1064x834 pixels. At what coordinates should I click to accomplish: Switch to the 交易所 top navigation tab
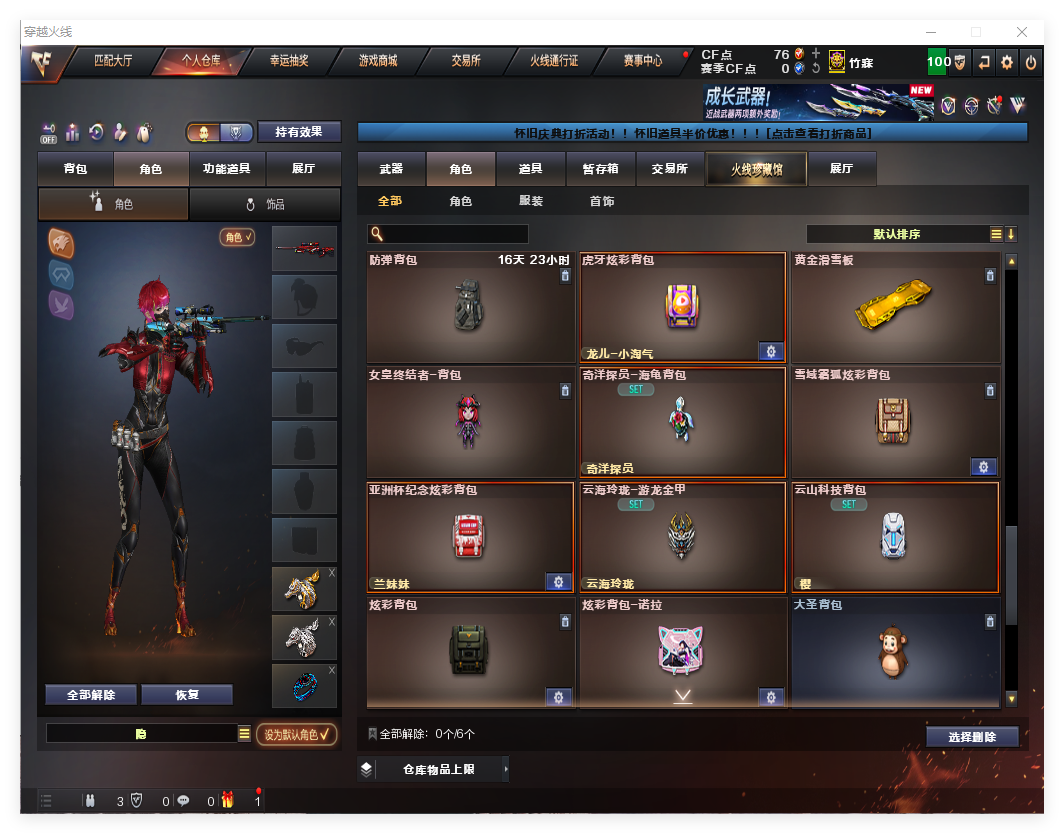coord(466,61)
